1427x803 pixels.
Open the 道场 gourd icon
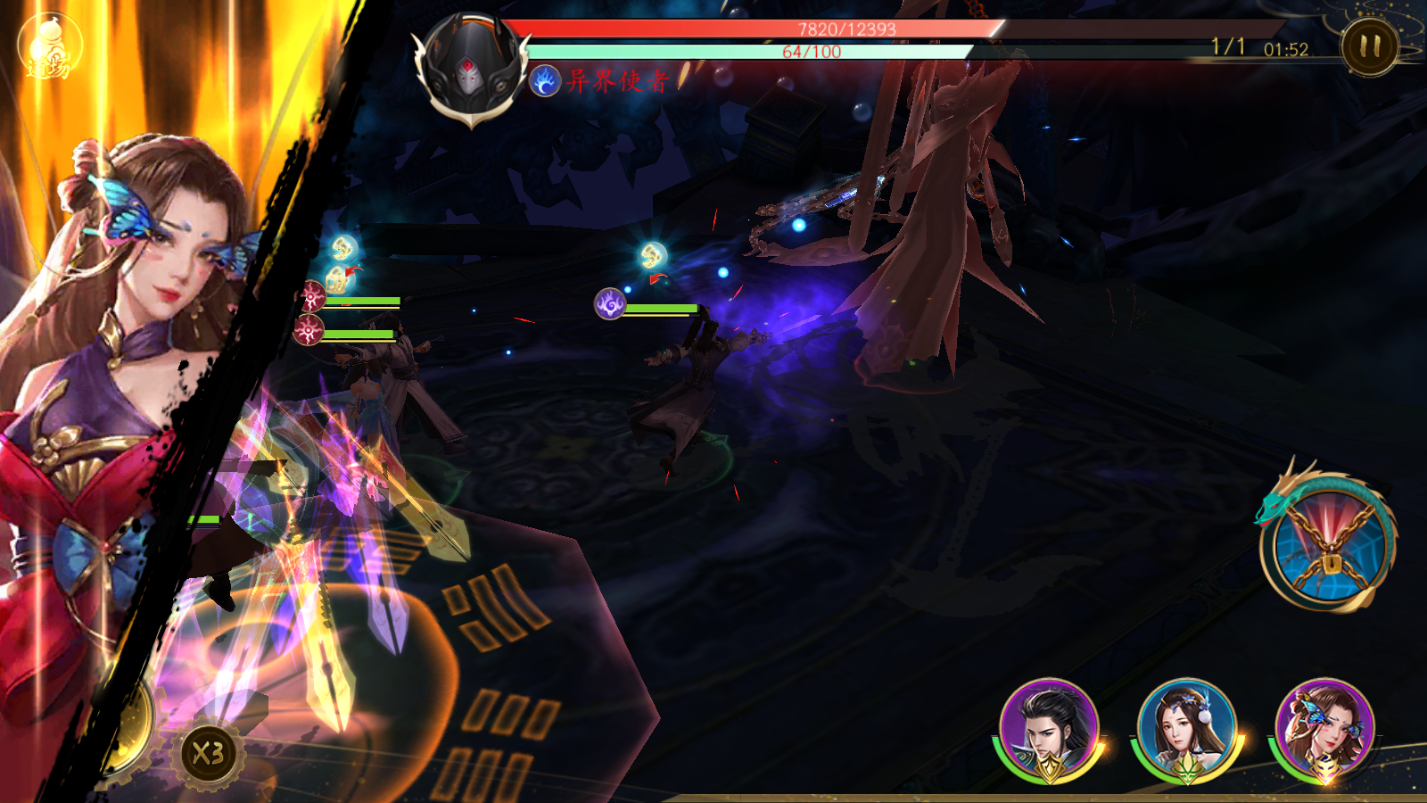click(x=47, y=45)
